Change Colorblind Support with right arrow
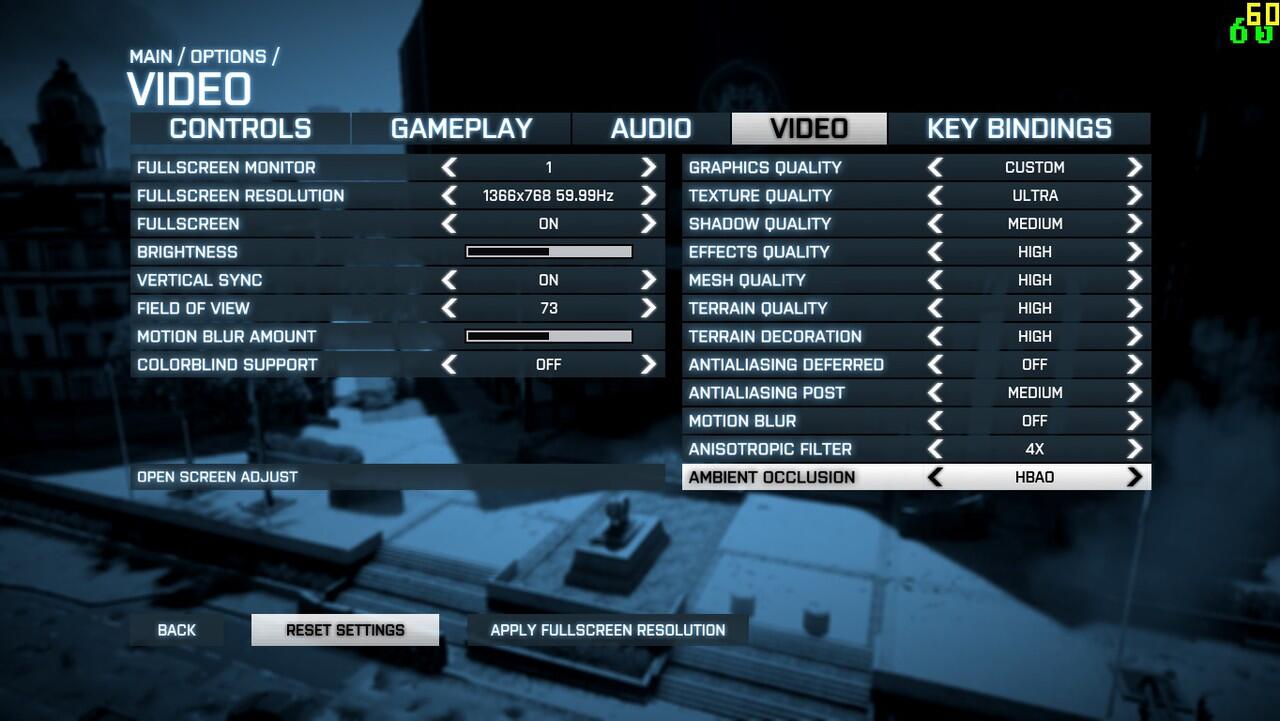Screen dimensions: 1280x721 click(x=649, y=365)
